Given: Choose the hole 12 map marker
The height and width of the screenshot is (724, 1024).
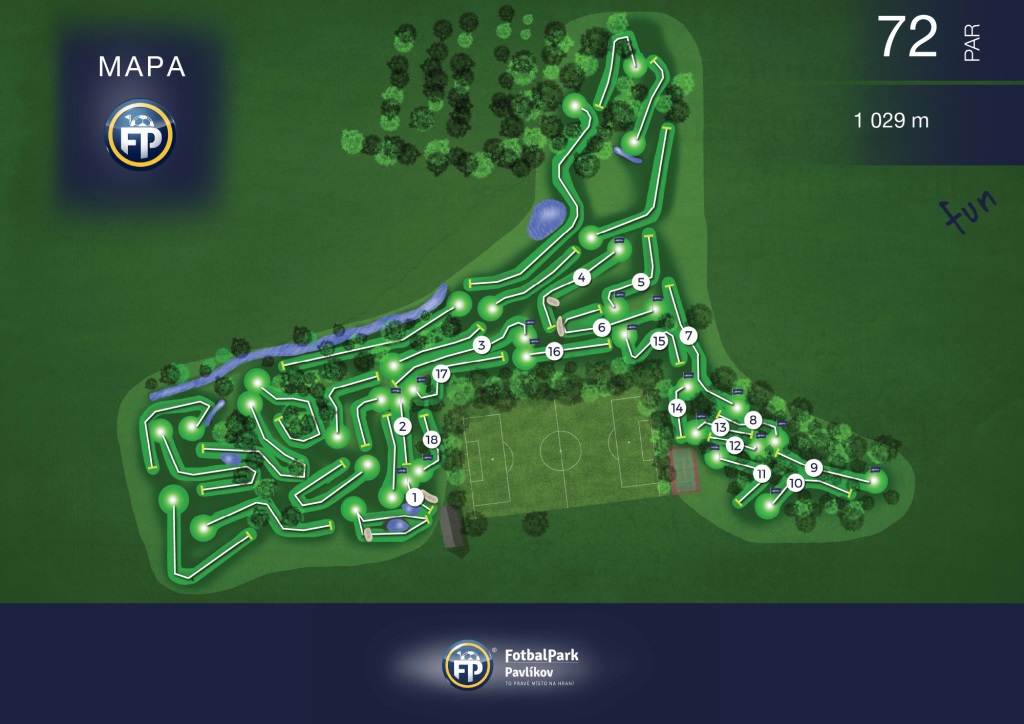Looking at the screenshot, I should click(735, 445).
